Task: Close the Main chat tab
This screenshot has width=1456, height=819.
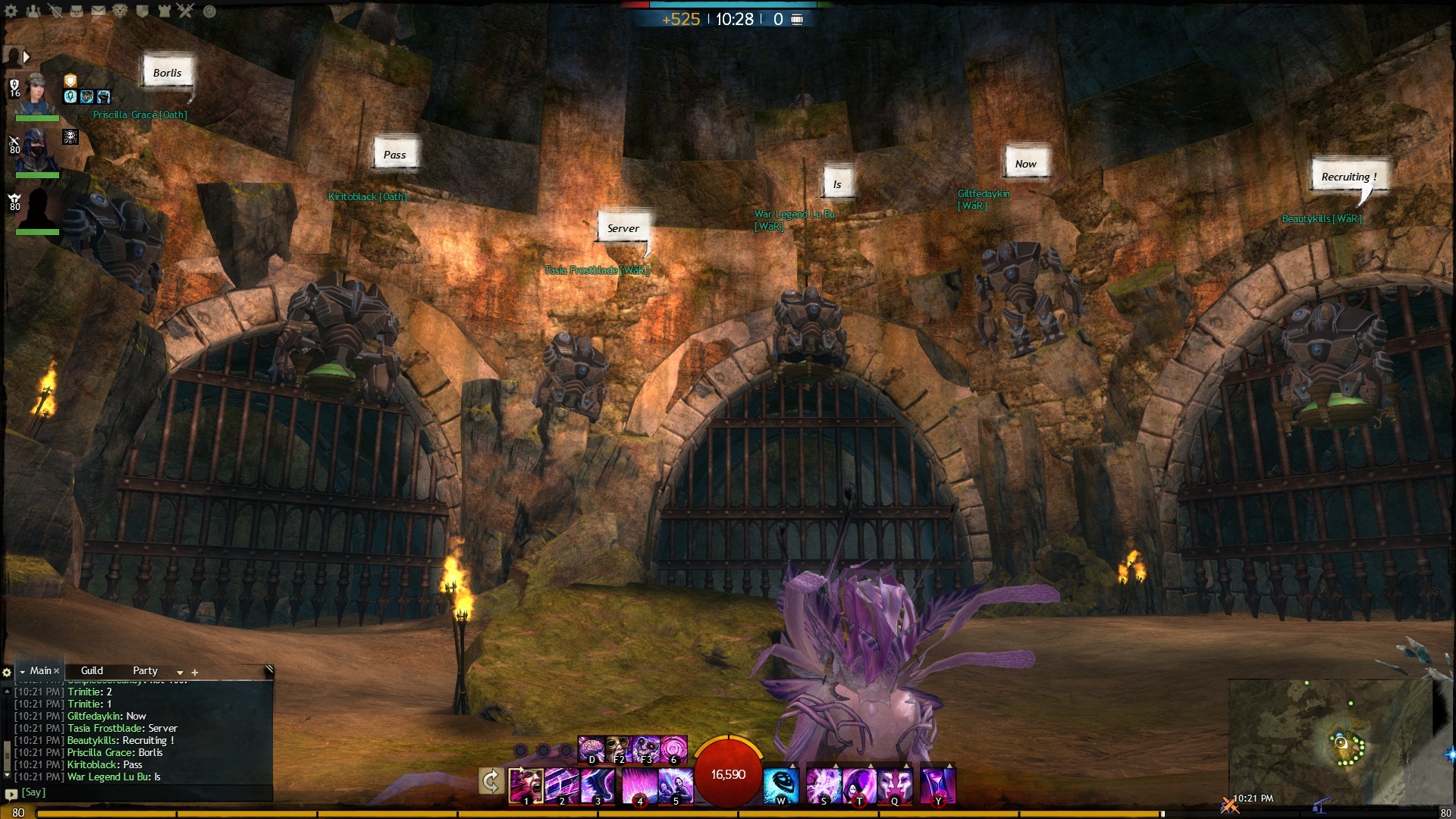Action: tap(57, 671)
